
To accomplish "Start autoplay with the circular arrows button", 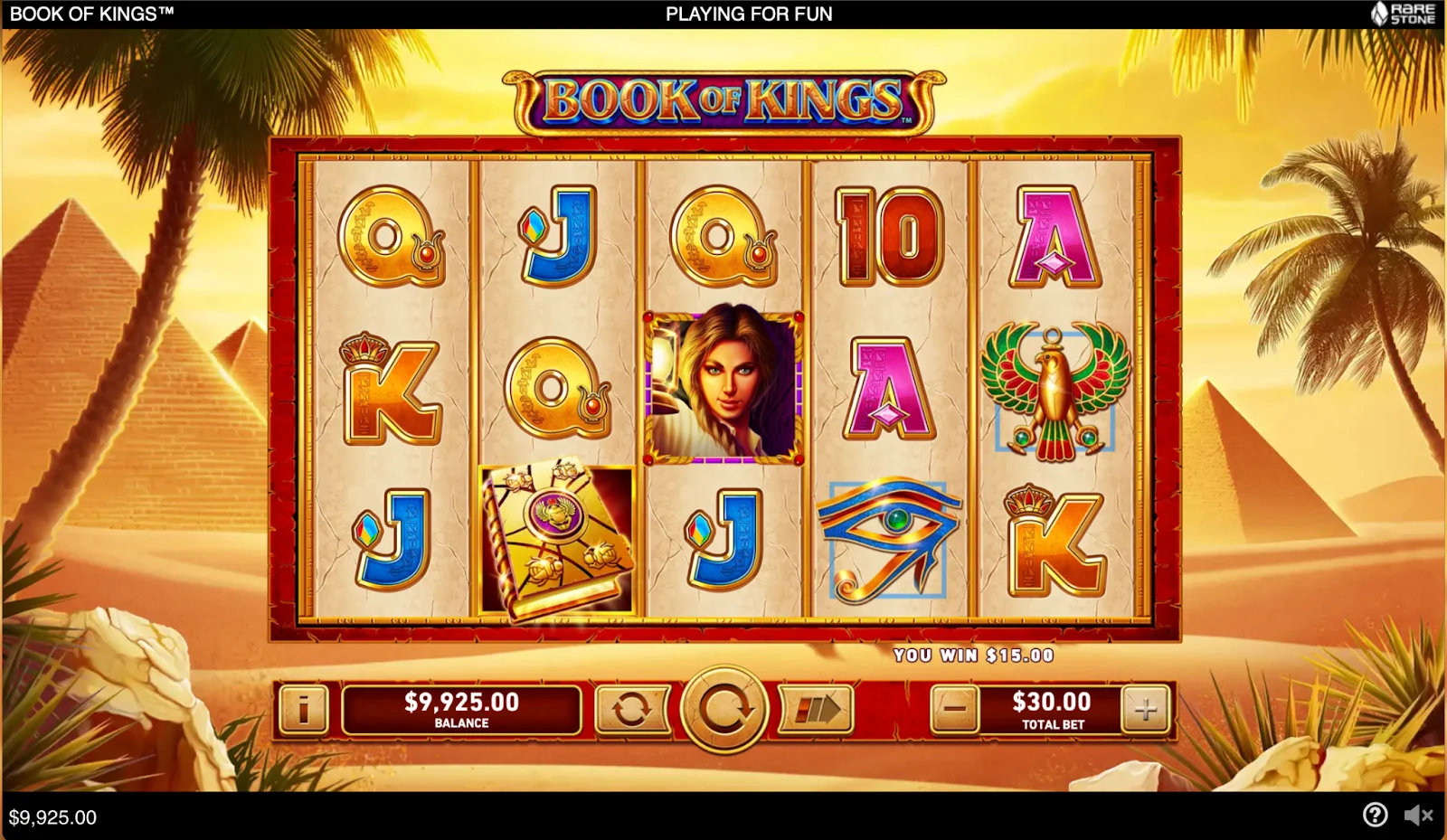I will pos(631,709).
